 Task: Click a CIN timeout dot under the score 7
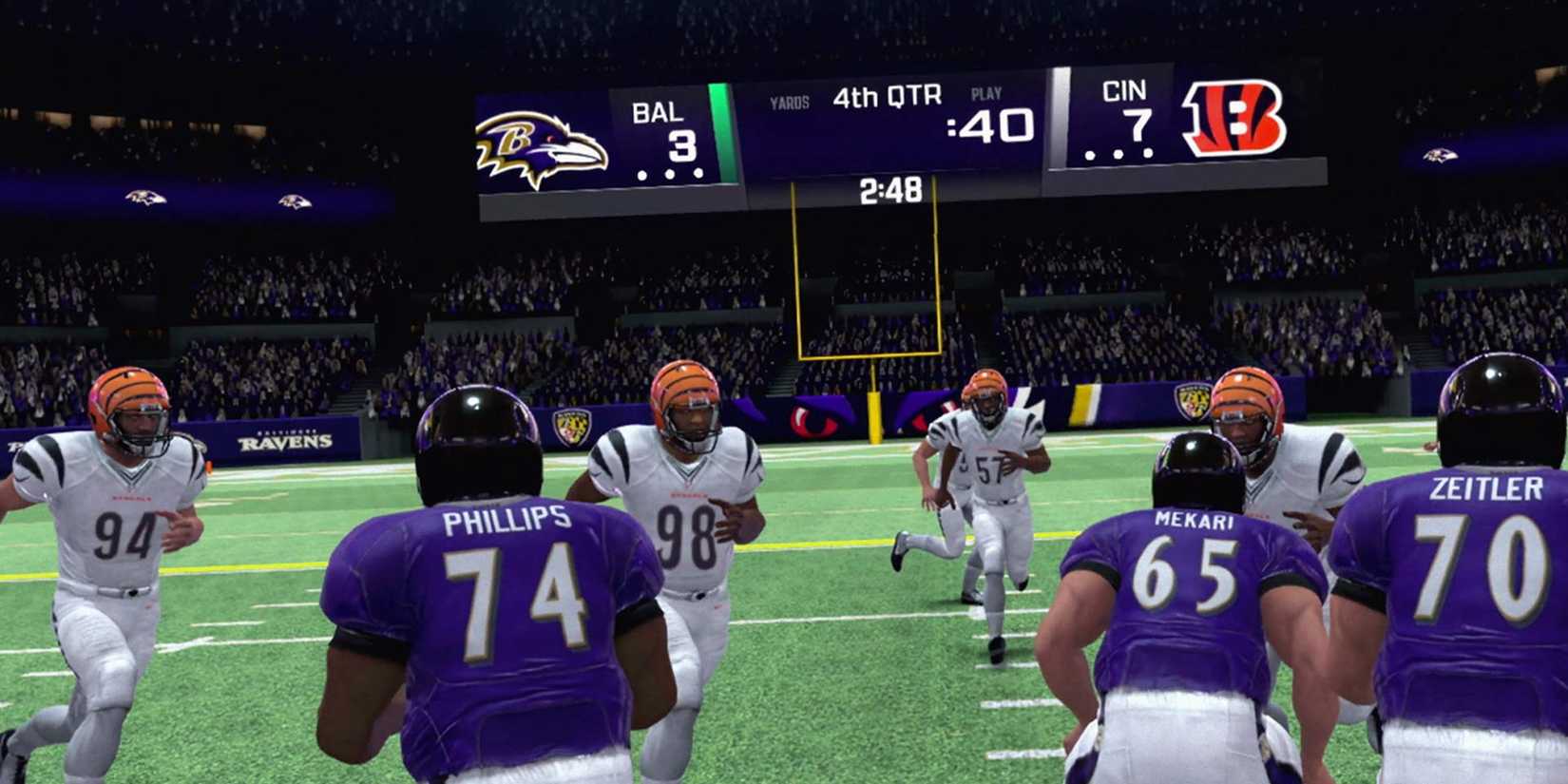(x=1117, y=152)
